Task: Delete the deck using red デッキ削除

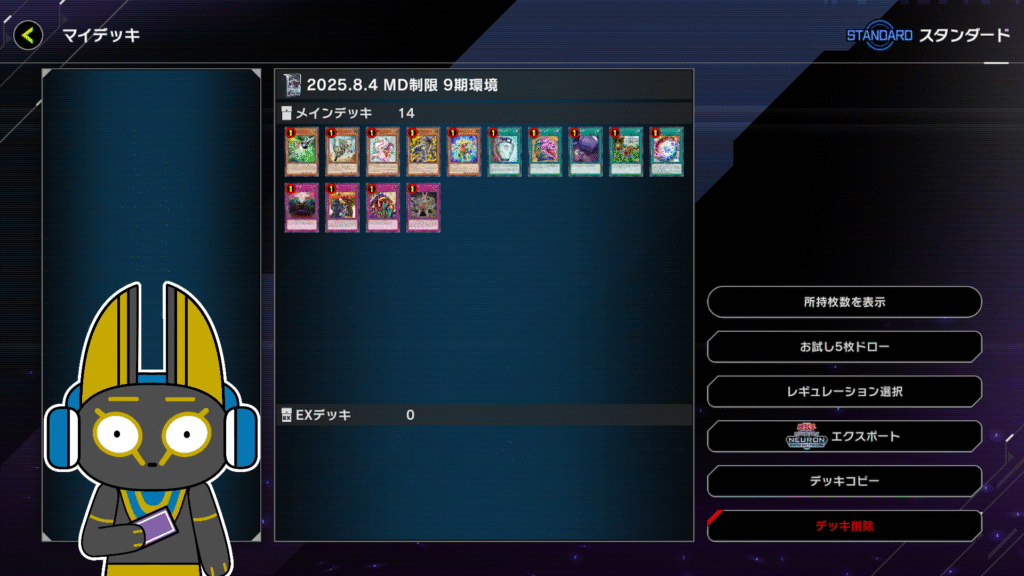Action: click(844, 525)
